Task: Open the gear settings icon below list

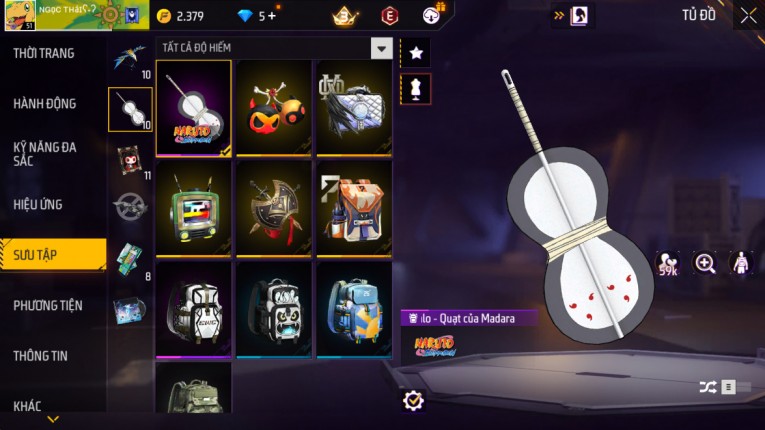Action: point(413,400)
